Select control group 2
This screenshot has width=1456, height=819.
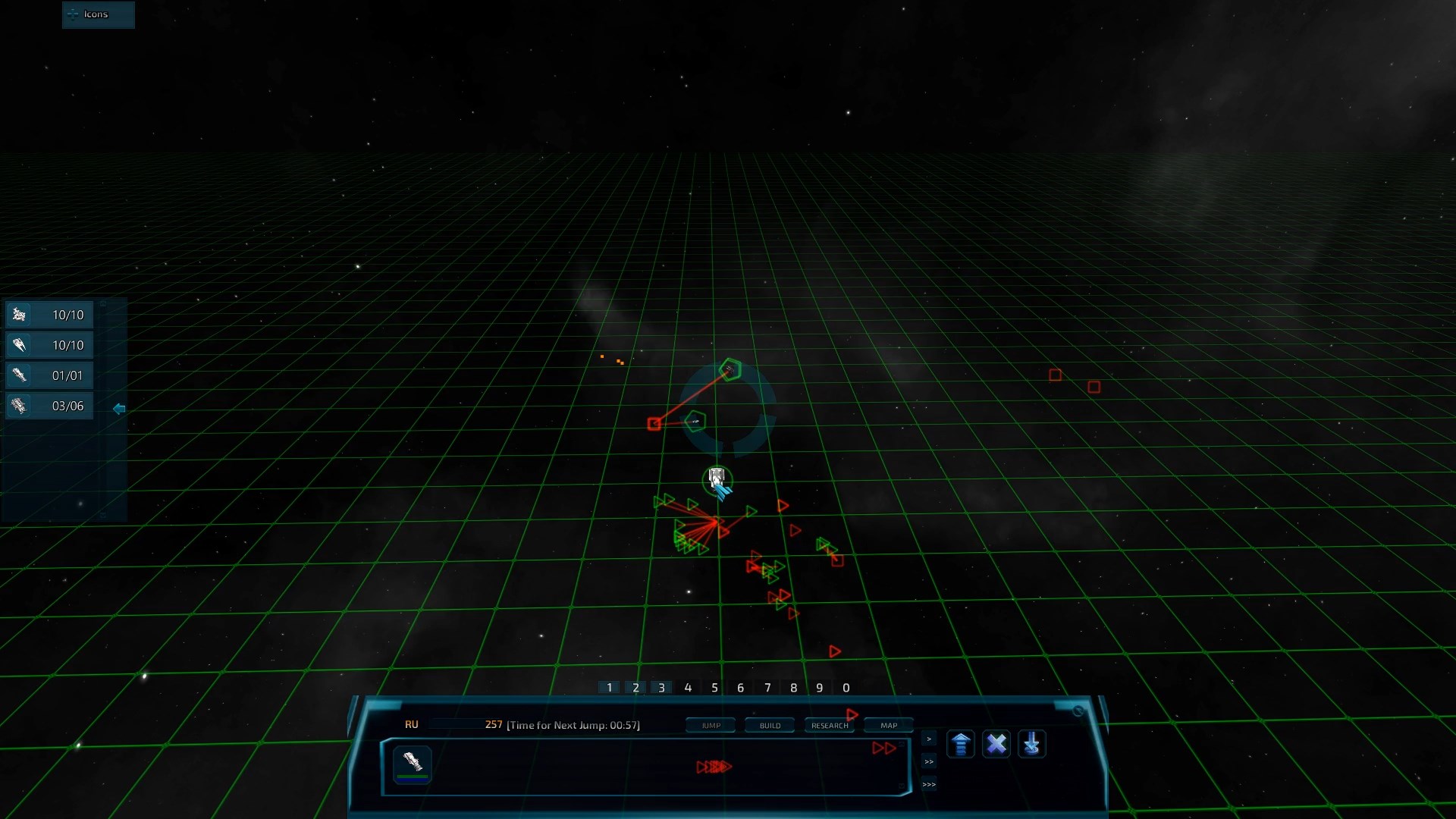(x=635, y=688)
